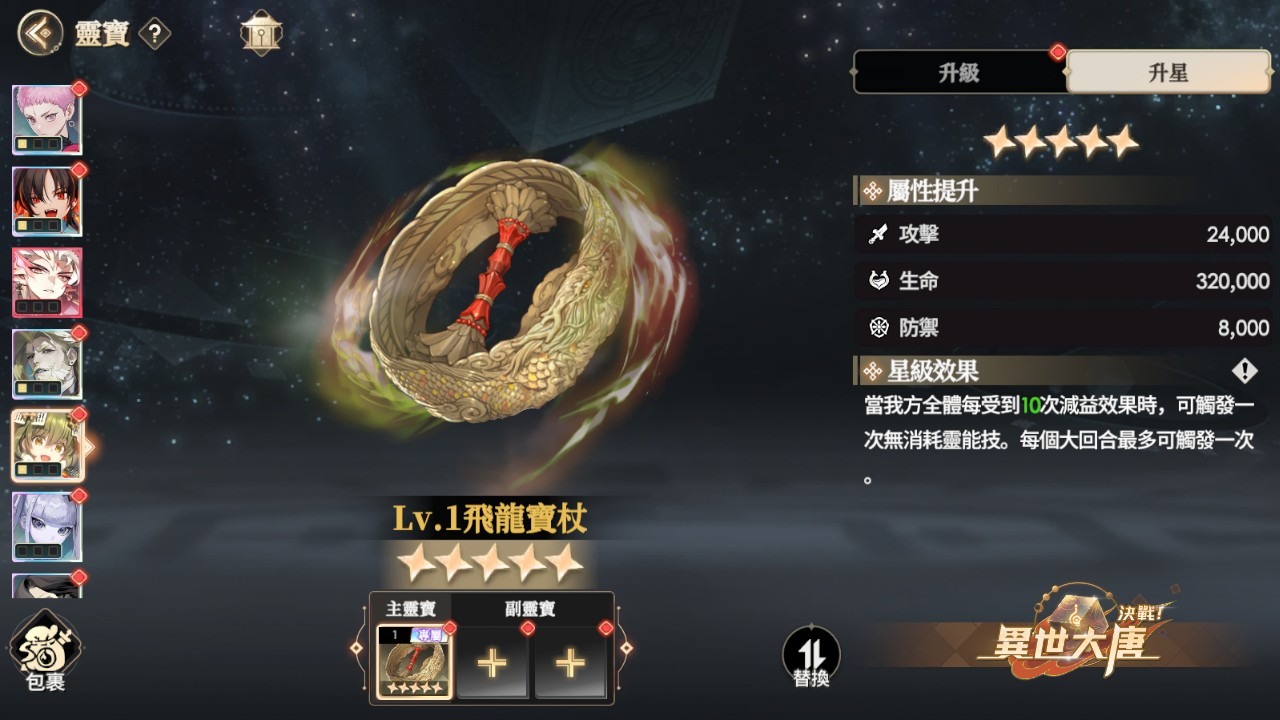1280x720 pixels.
Task: Click the second 副靈寶 plus slot
Action: click(x=571, y=663)
